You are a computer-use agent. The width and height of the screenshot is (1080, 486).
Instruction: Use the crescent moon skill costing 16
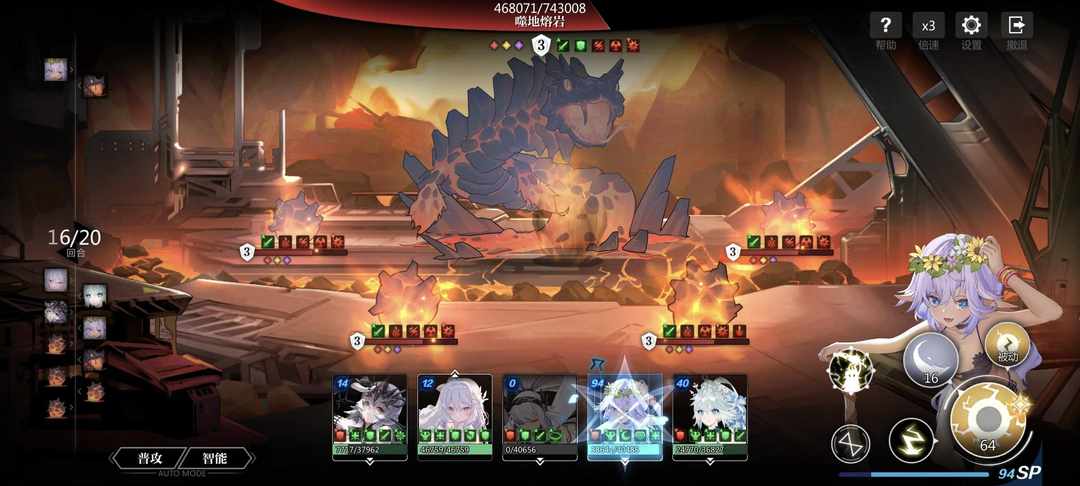[930, 360]
